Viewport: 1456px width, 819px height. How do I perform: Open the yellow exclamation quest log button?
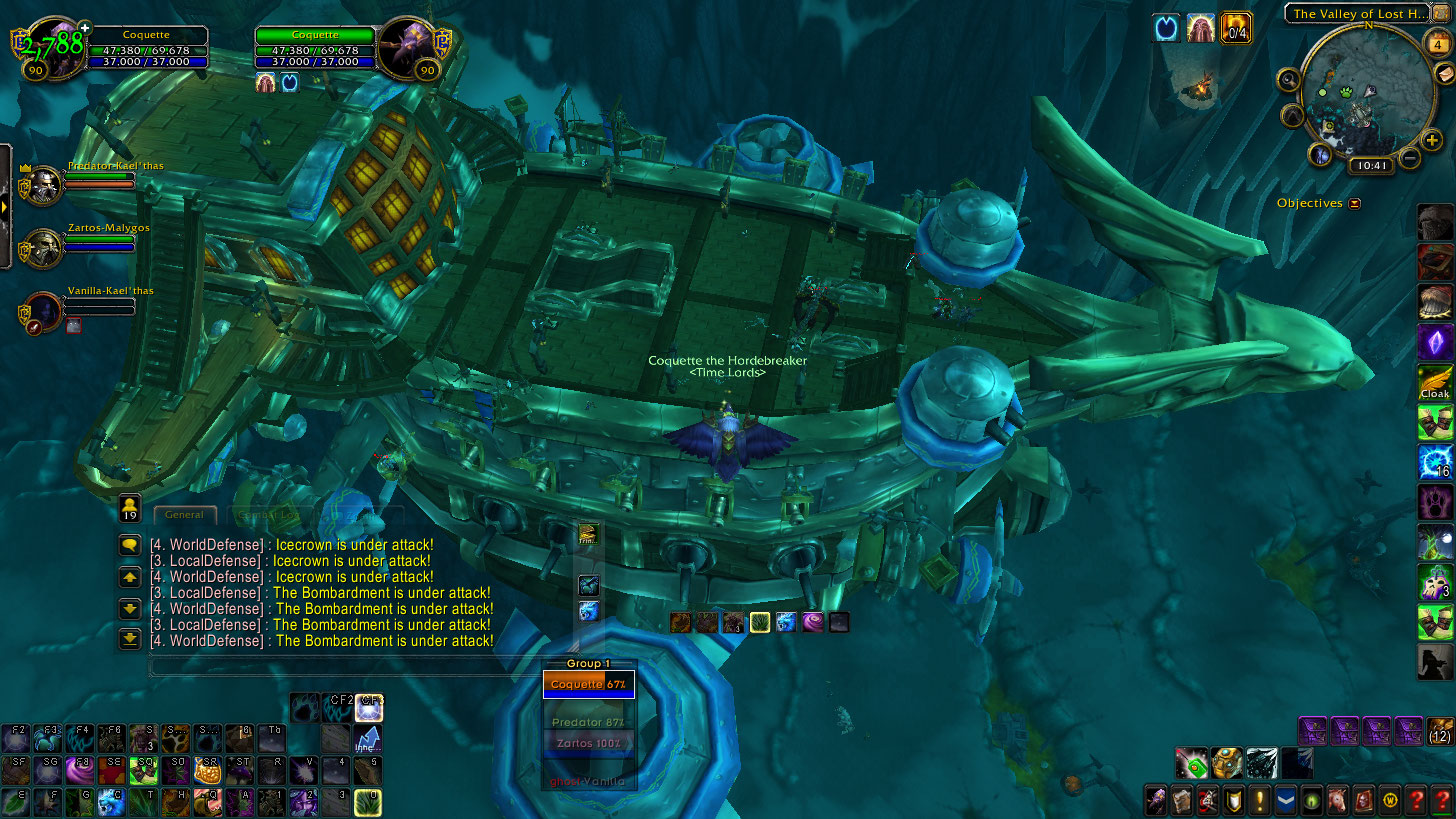coord(1260,801)
